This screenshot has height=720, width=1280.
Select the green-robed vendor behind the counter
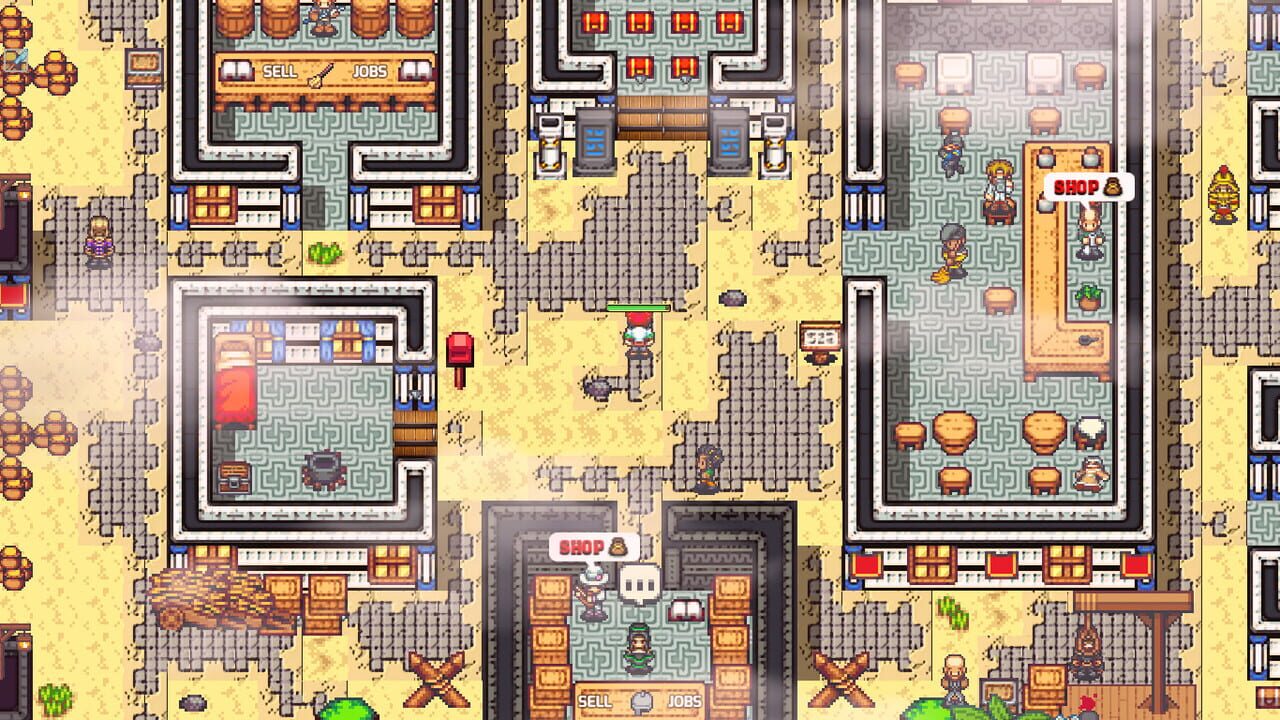point(639,649)
